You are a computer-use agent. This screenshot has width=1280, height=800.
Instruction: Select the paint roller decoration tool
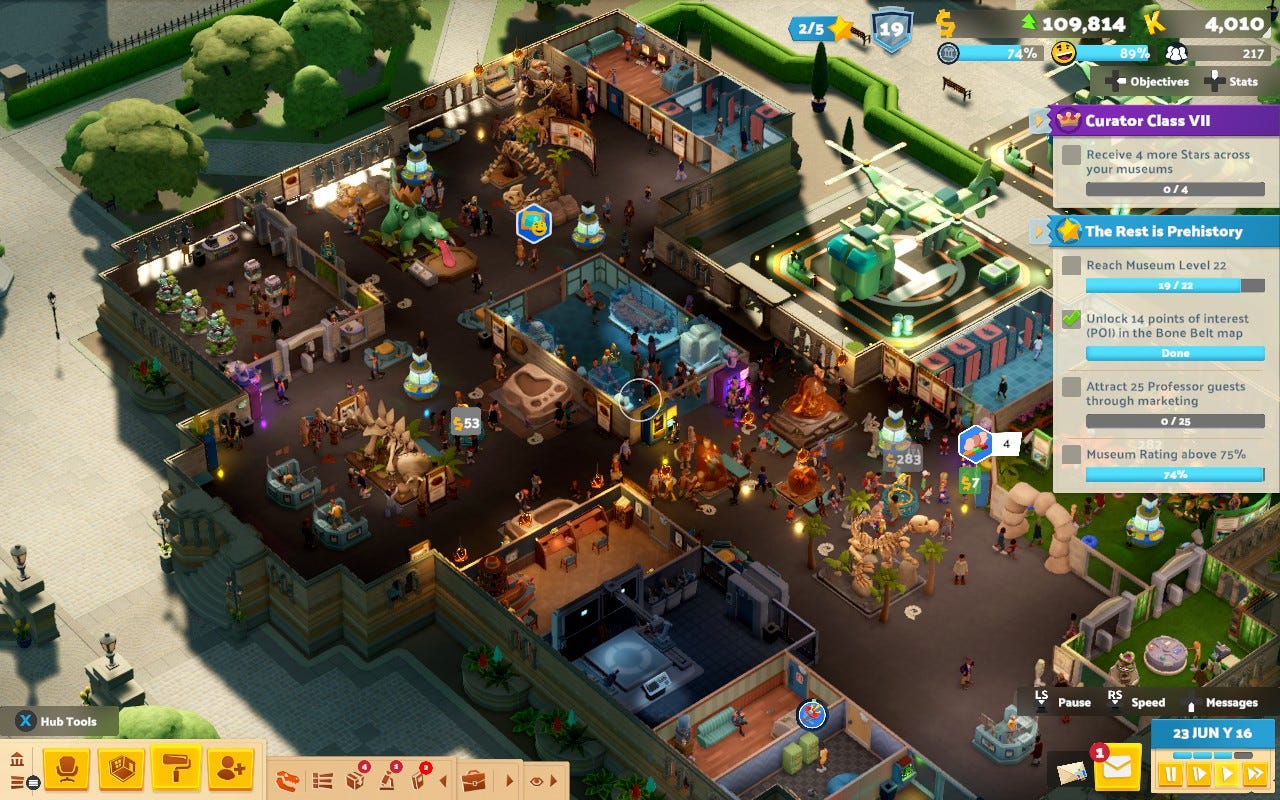(176, 769)
